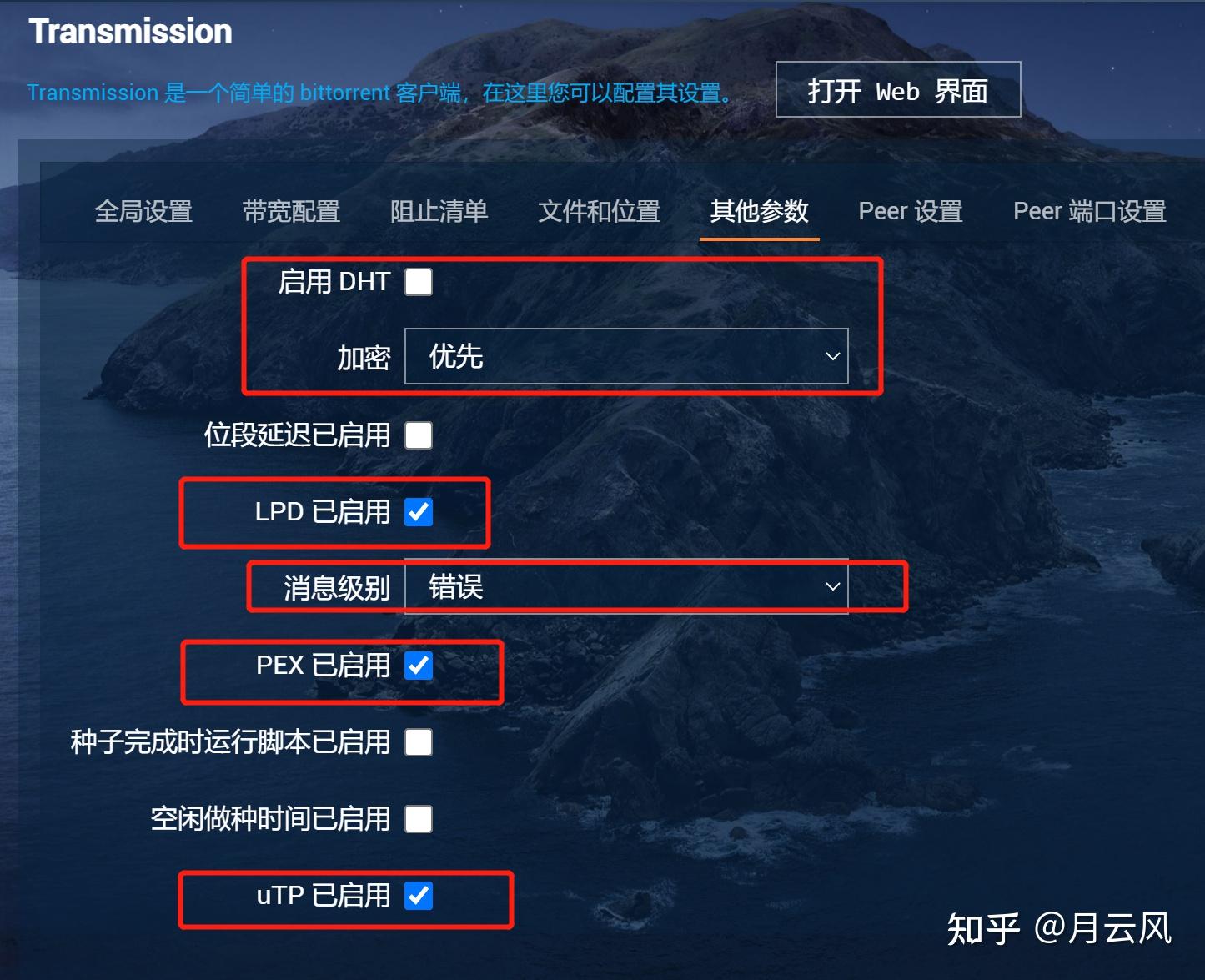Open the 消息级别 dropdown showing 错误

pyautogui.click(x=625, y=586)
